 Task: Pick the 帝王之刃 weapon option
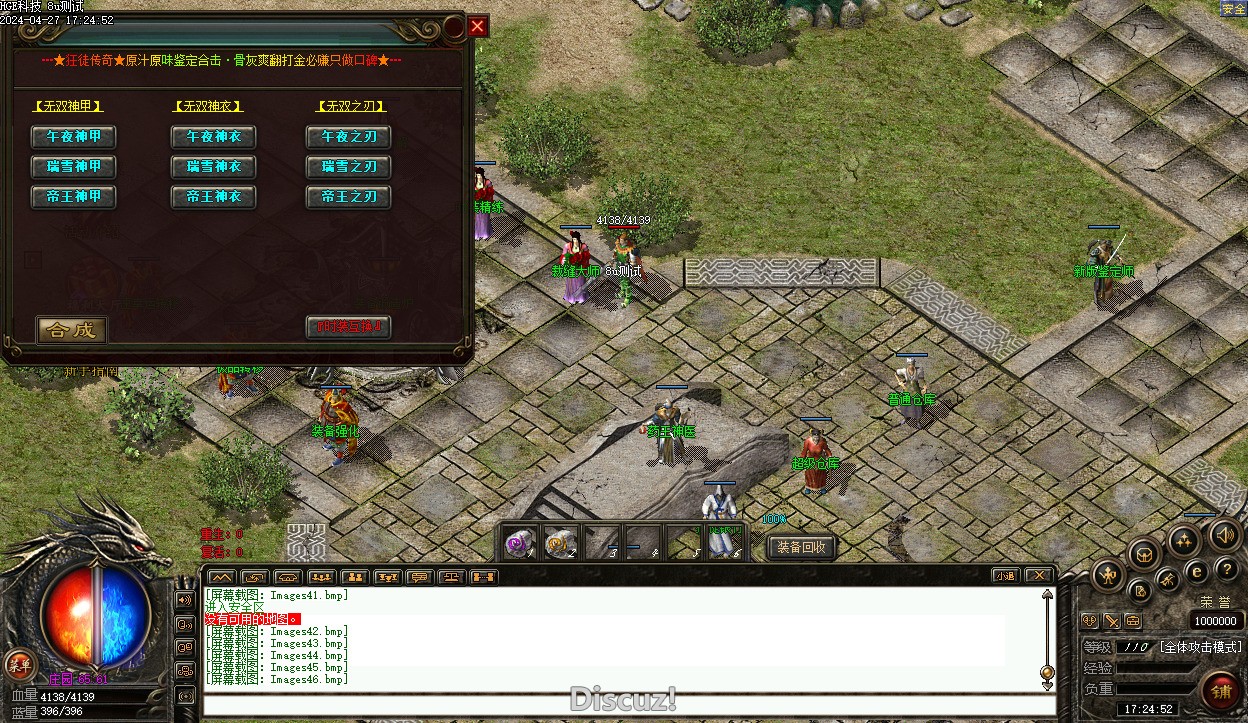(348, 197)
